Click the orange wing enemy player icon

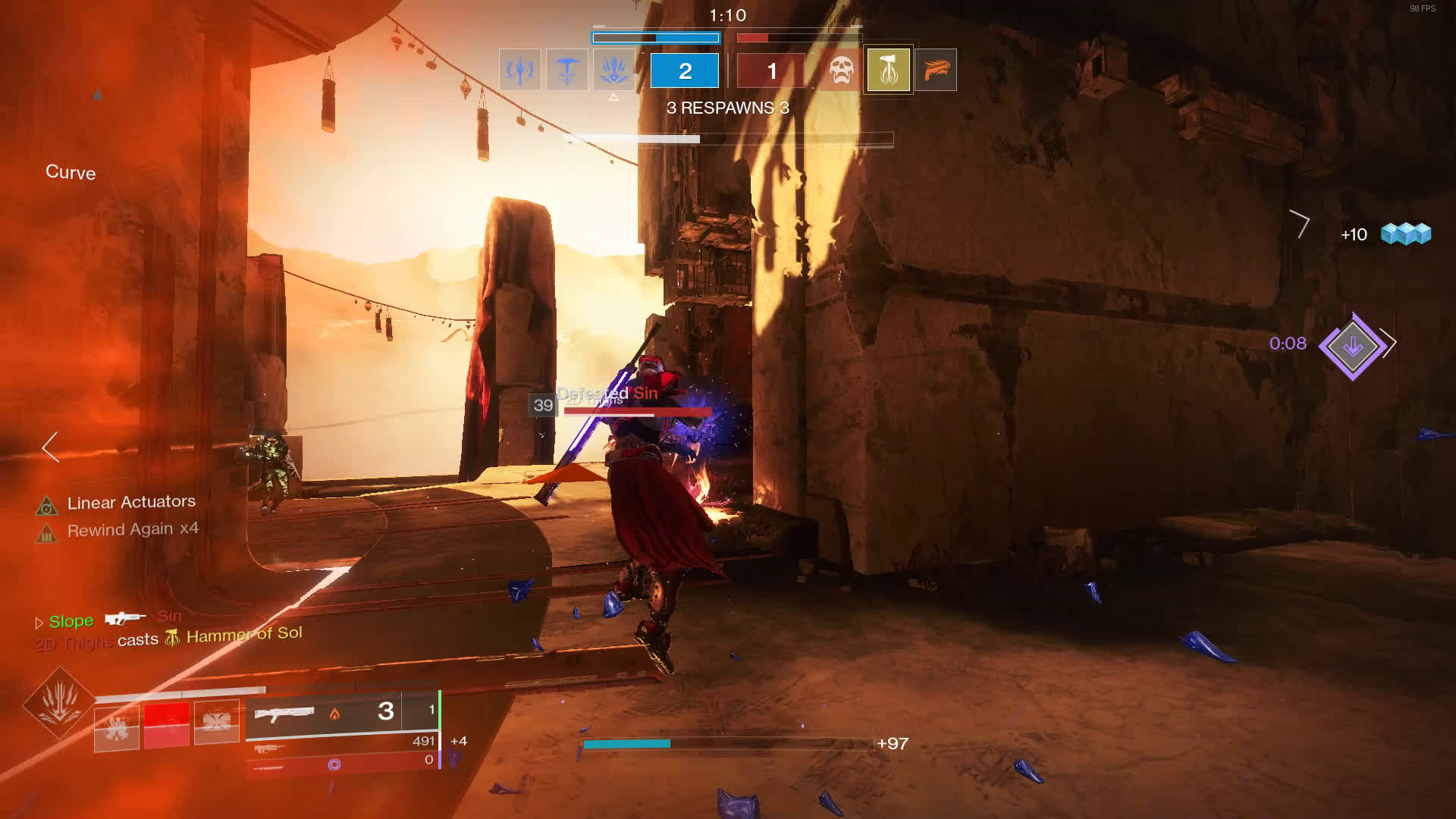[936, 71]
